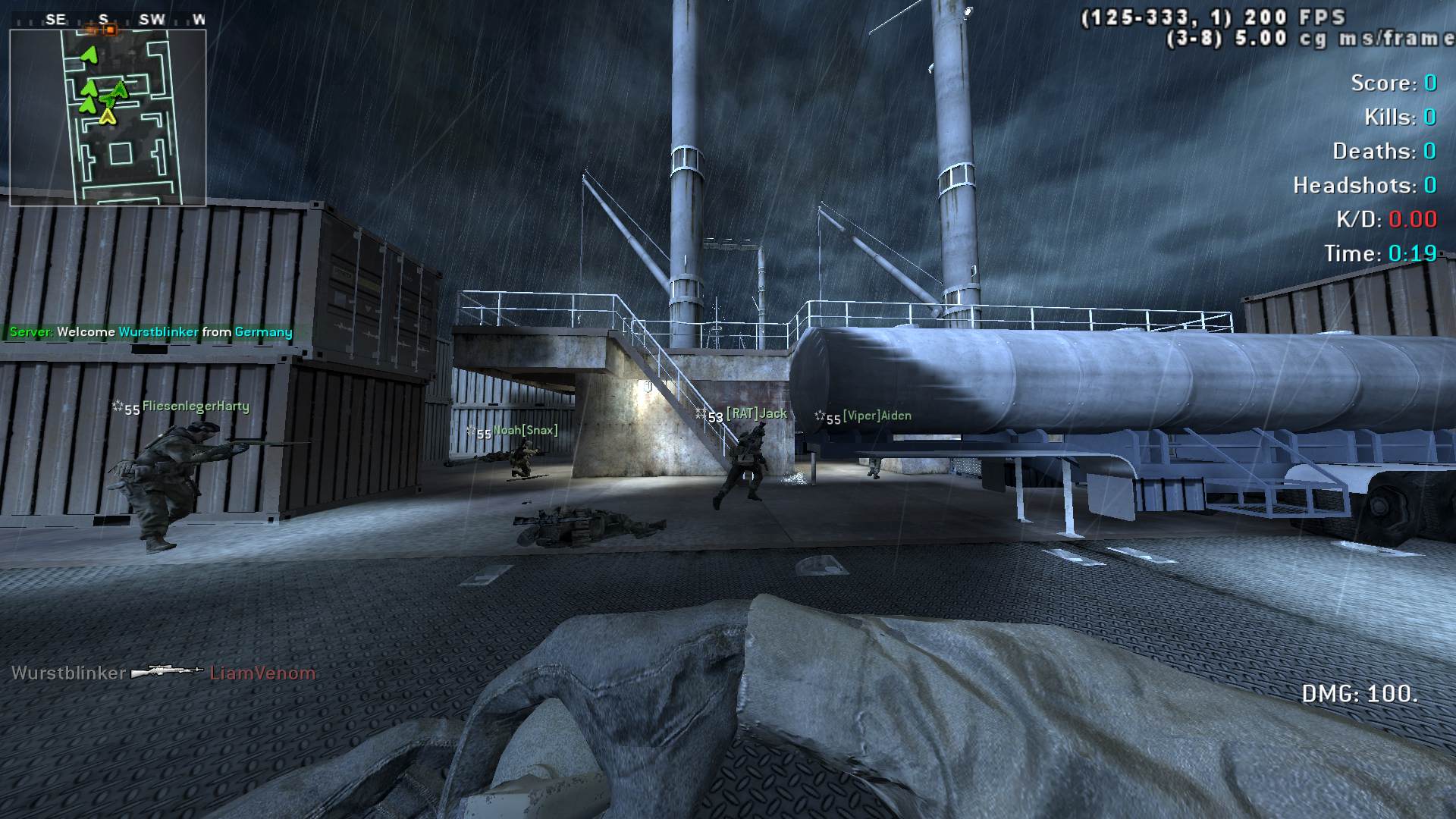The height and width of the screenshot is (819, 1456).
Task: Click the minimap in the corner
Action: point(108,118)
